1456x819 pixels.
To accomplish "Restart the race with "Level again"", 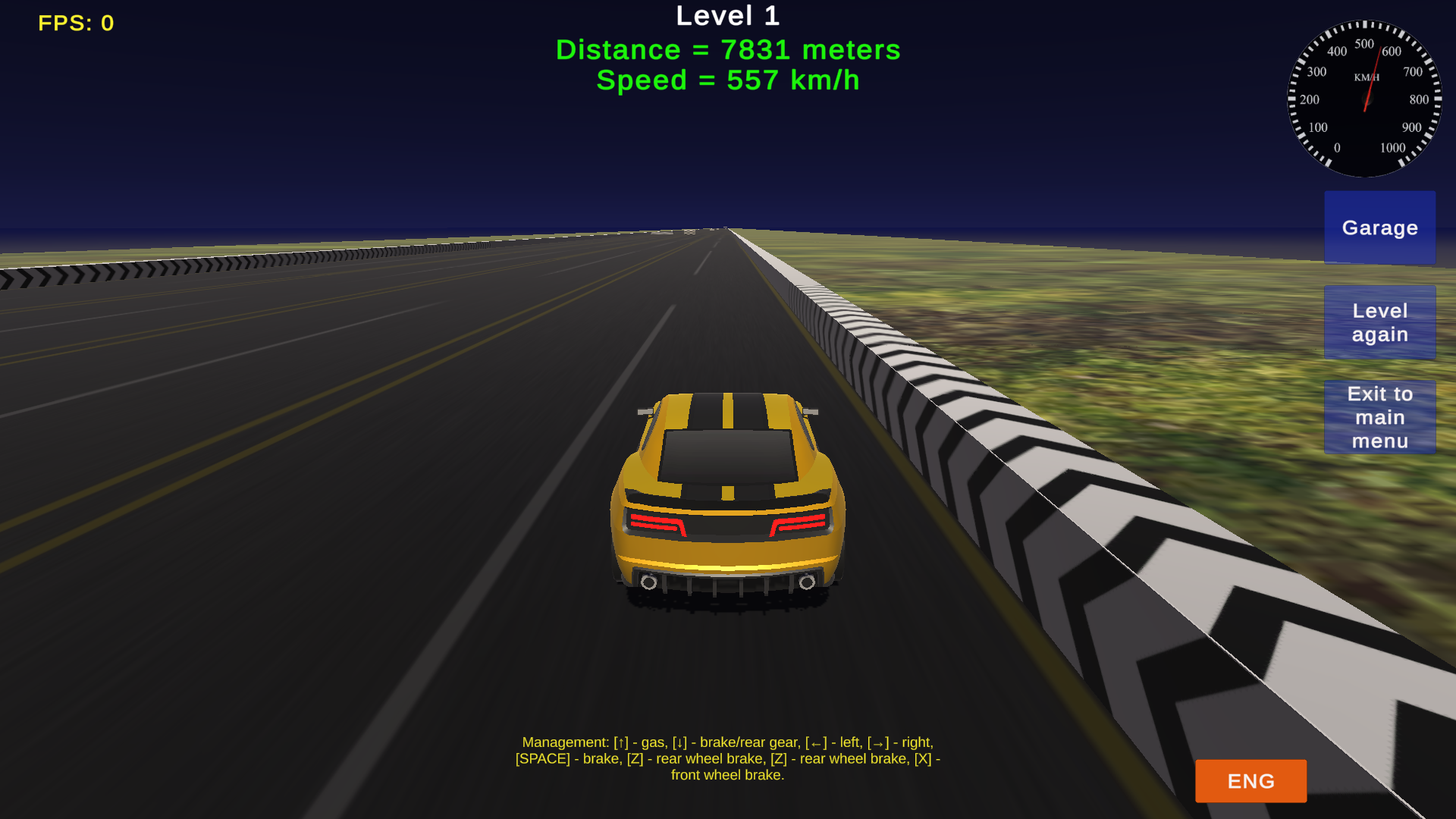I will click(x=1379, y=322).
